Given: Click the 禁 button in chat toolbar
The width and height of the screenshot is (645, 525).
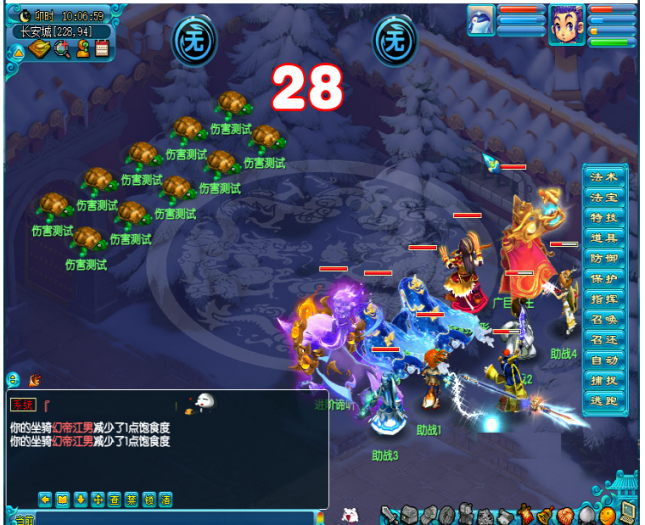Looking at the screenshot, I should tap(131, 499).
